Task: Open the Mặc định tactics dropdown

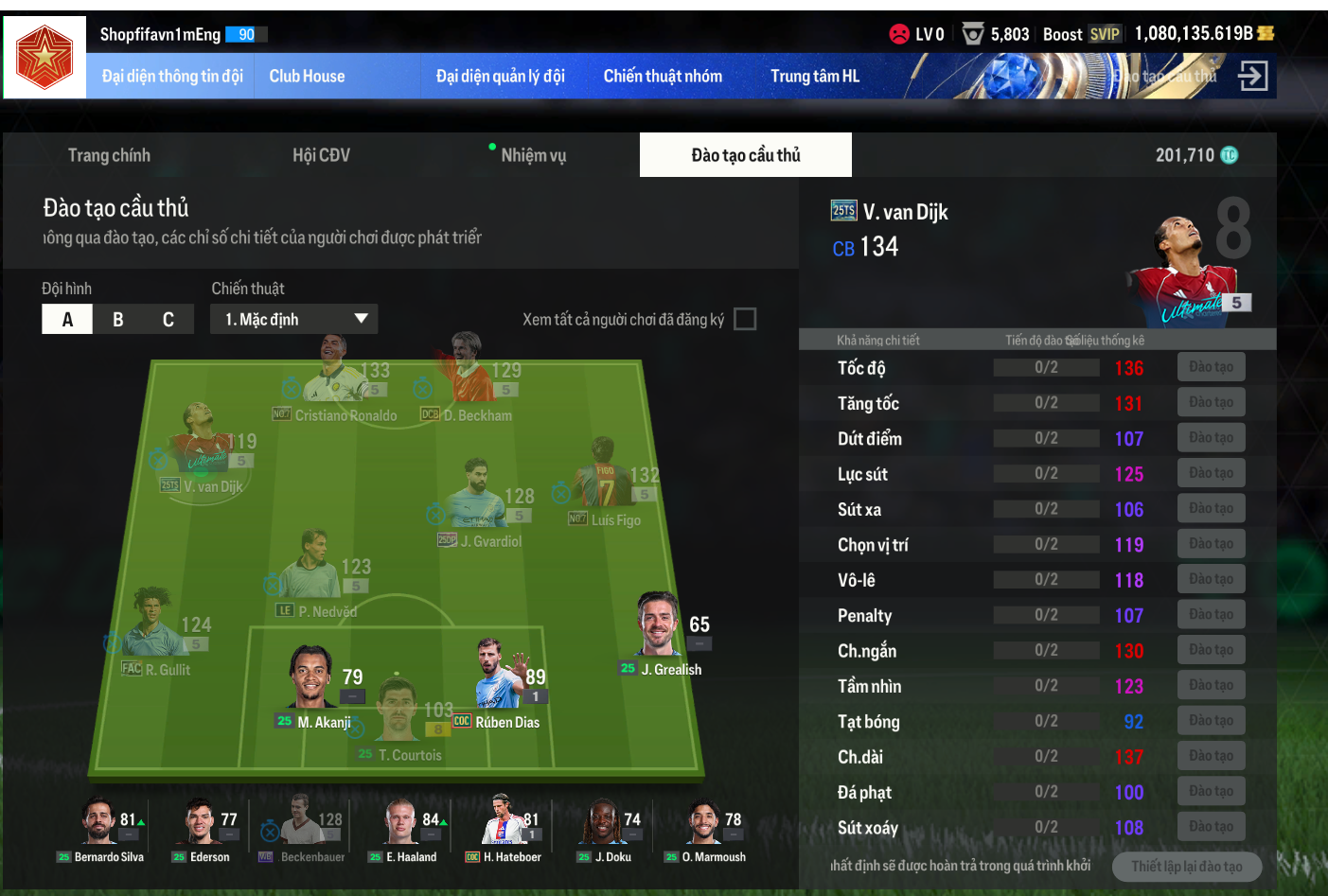Action: pyautogui.click(x=294, y=320)
